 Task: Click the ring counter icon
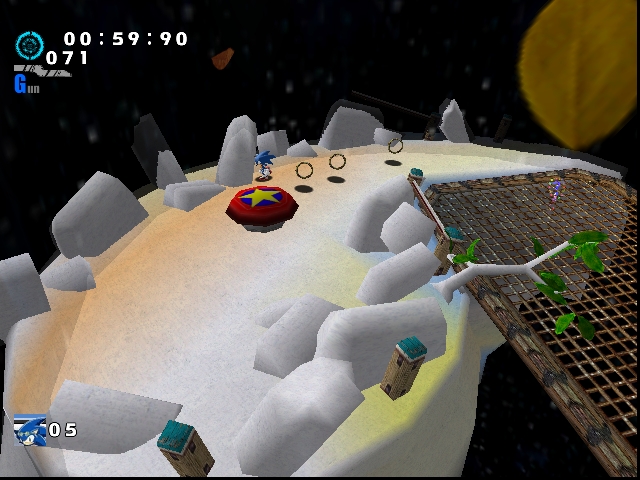coord(29,45)
